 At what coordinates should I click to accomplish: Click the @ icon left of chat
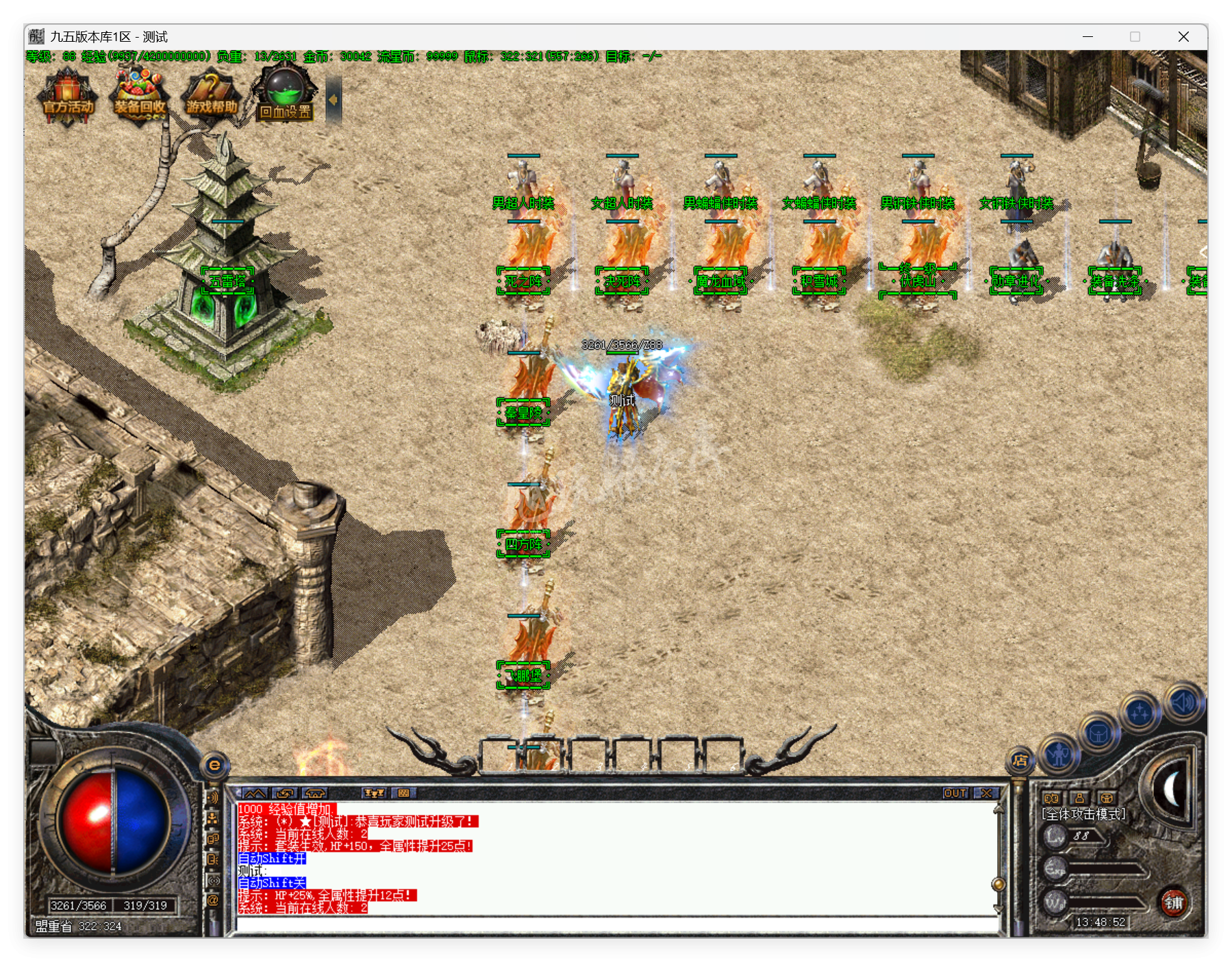click(x=213, y=900)
